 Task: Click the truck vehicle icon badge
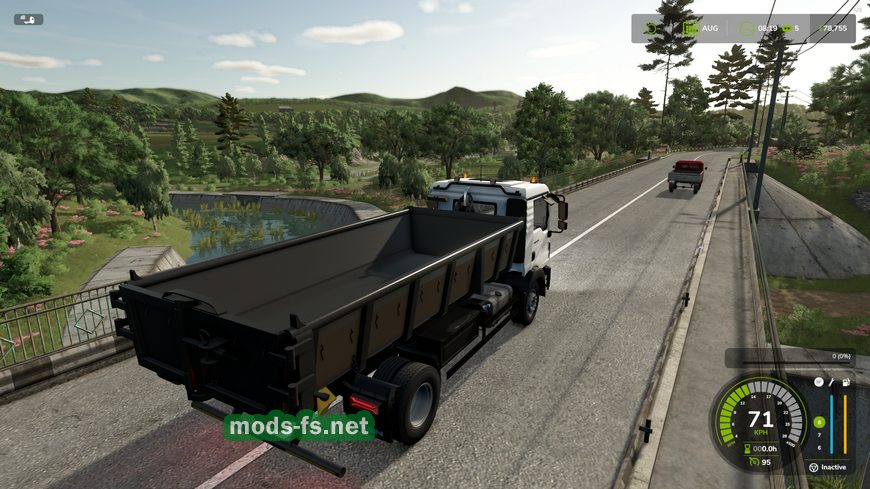point(28,19)
